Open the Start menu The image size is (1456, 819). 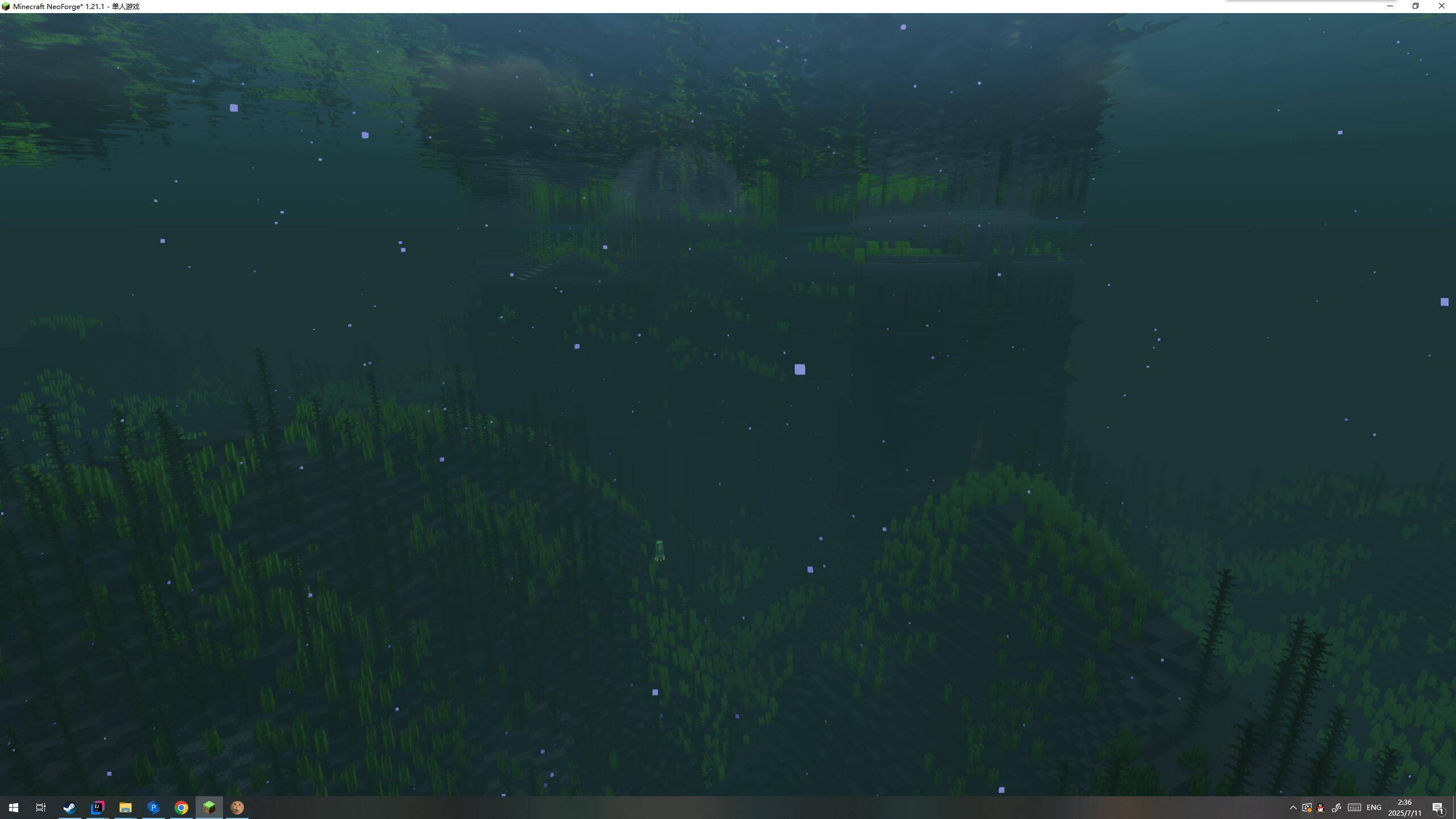13,807
